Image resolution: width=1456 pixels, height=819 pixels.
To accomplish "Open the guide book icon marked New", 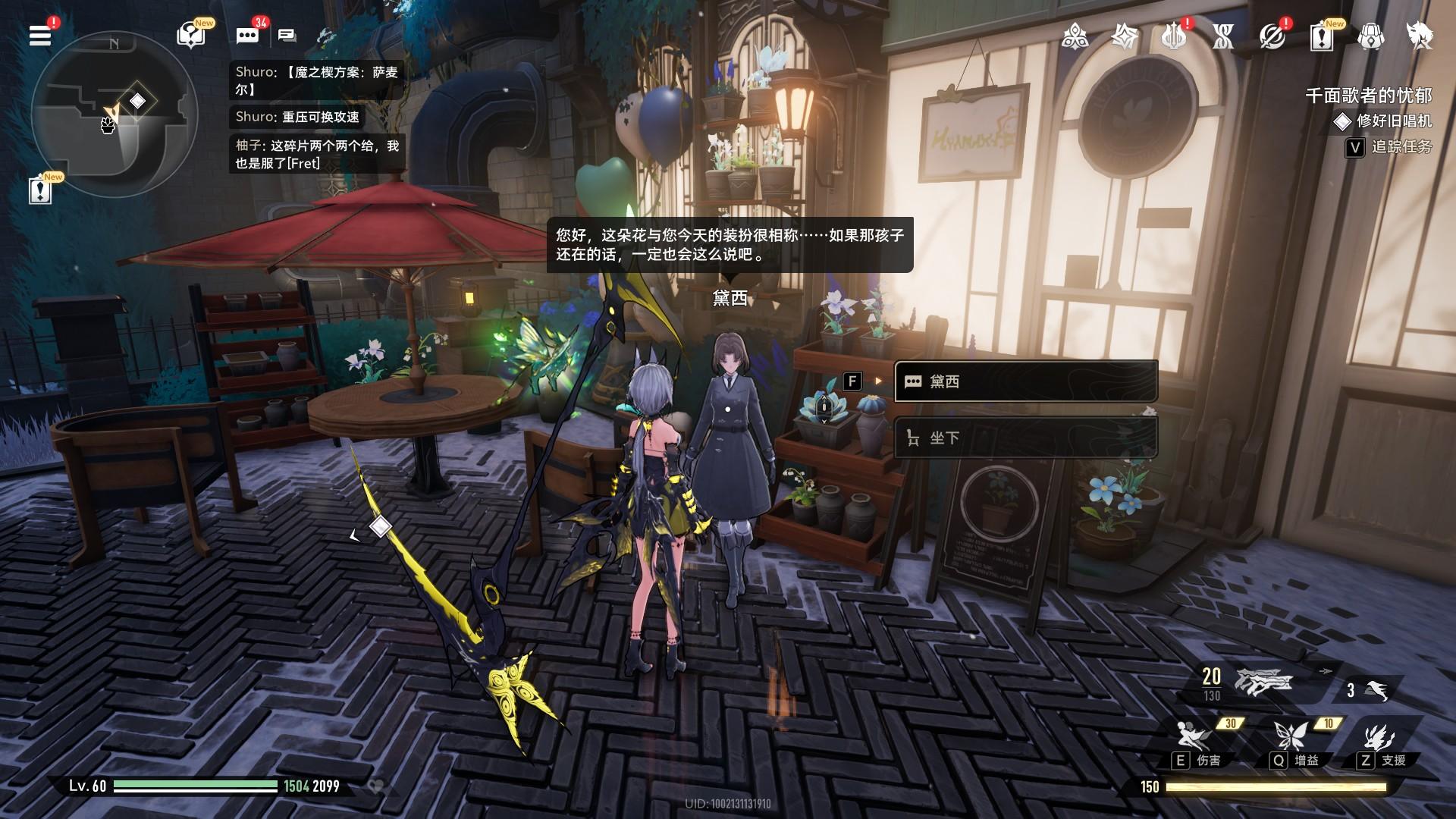I will click(190, 36).
